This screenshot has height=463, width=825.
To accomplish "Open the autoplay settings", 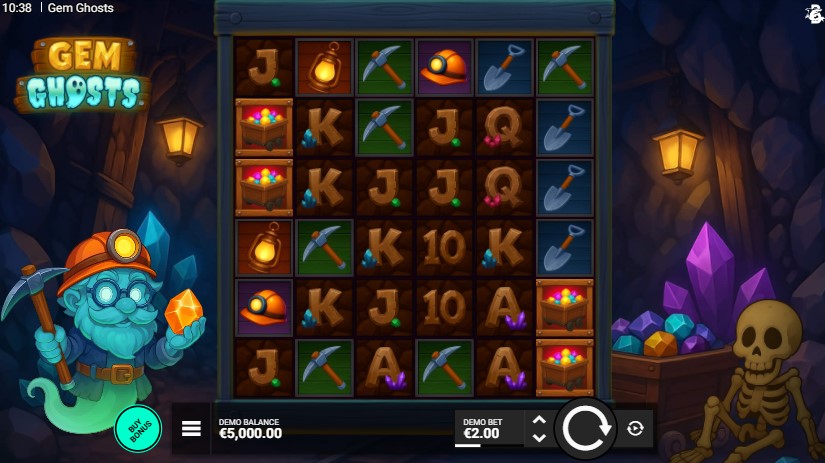I will [x=635, y=428].
